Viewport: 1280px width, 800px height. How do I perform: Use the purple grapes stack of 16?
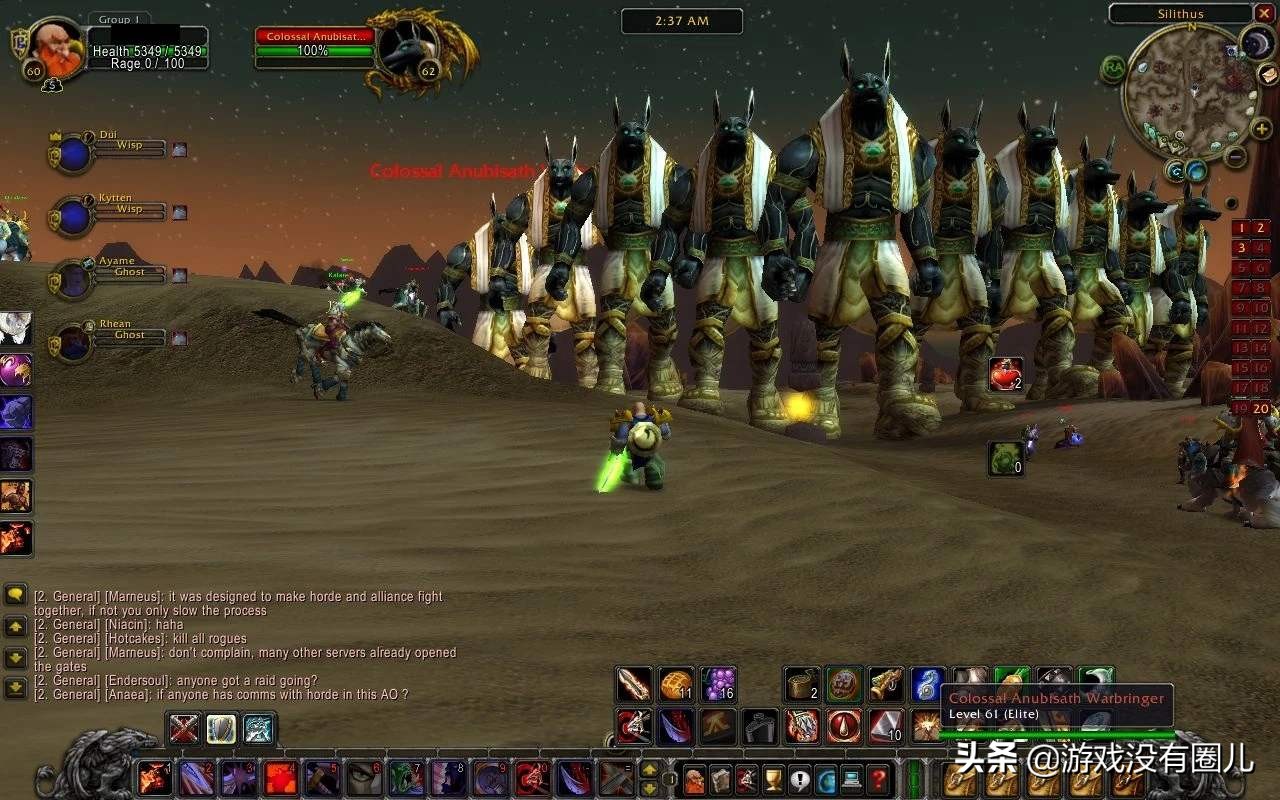pos(718,685)
